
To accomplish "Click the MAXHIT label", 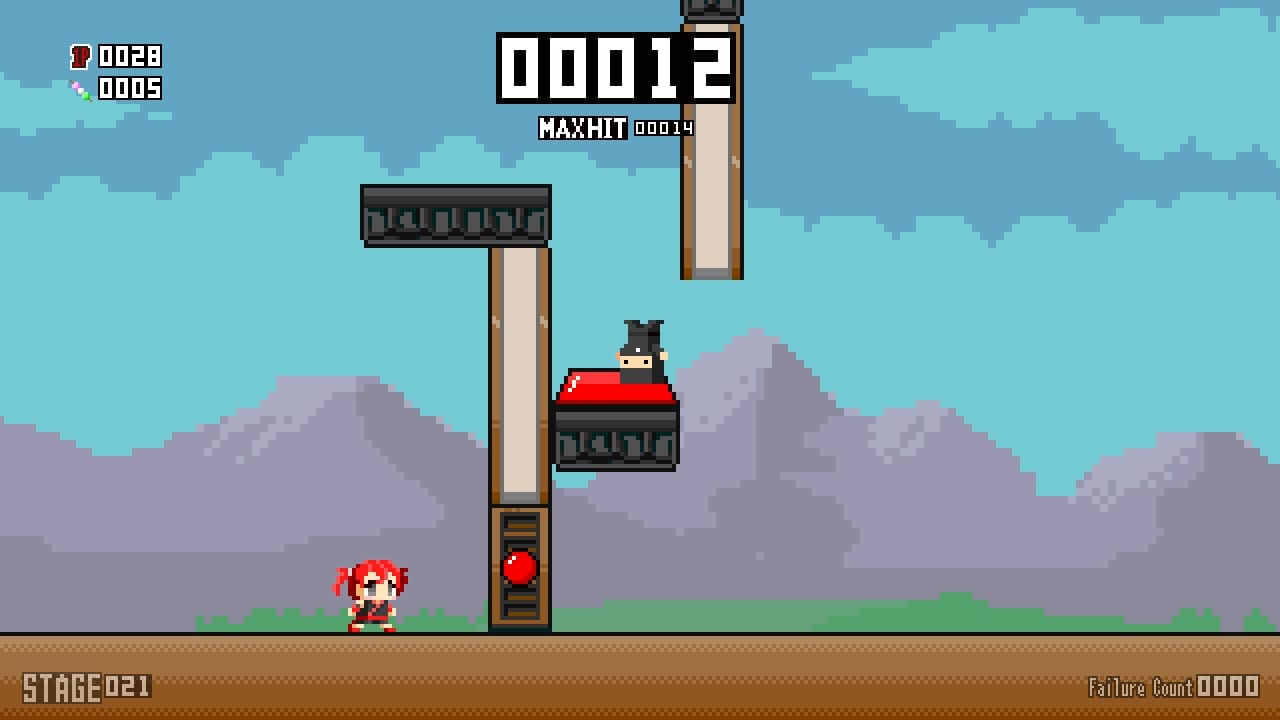I will (582, 128).
